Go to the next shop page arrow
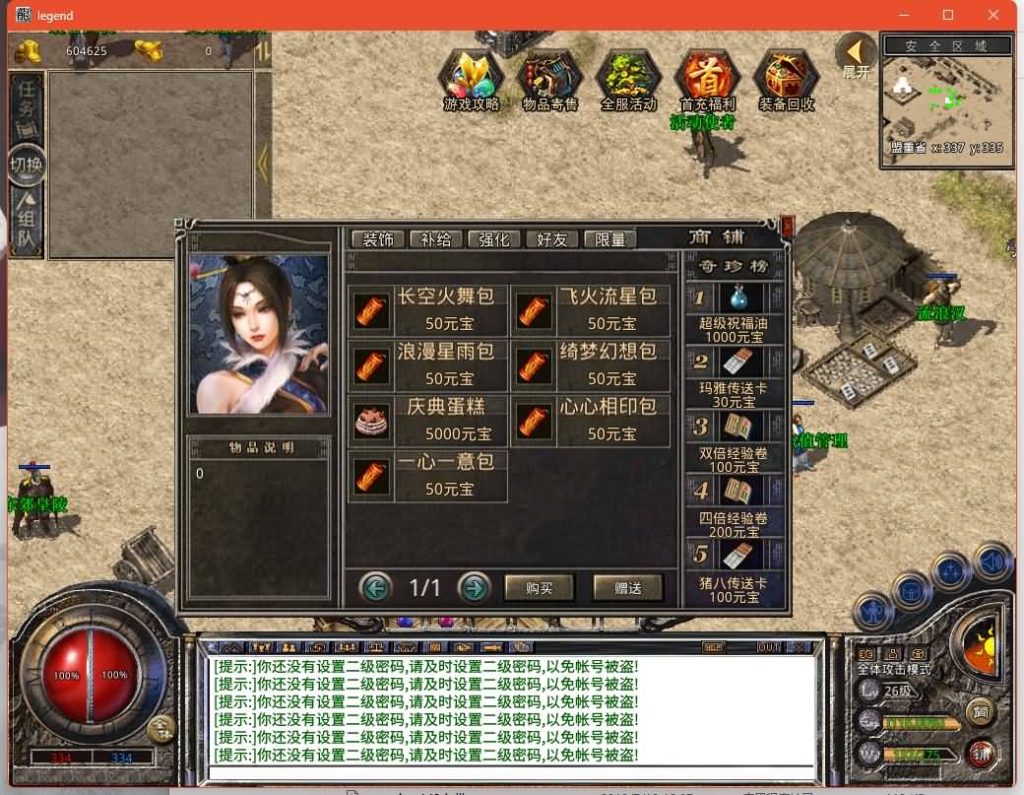1024x795 pixels. 474,587
